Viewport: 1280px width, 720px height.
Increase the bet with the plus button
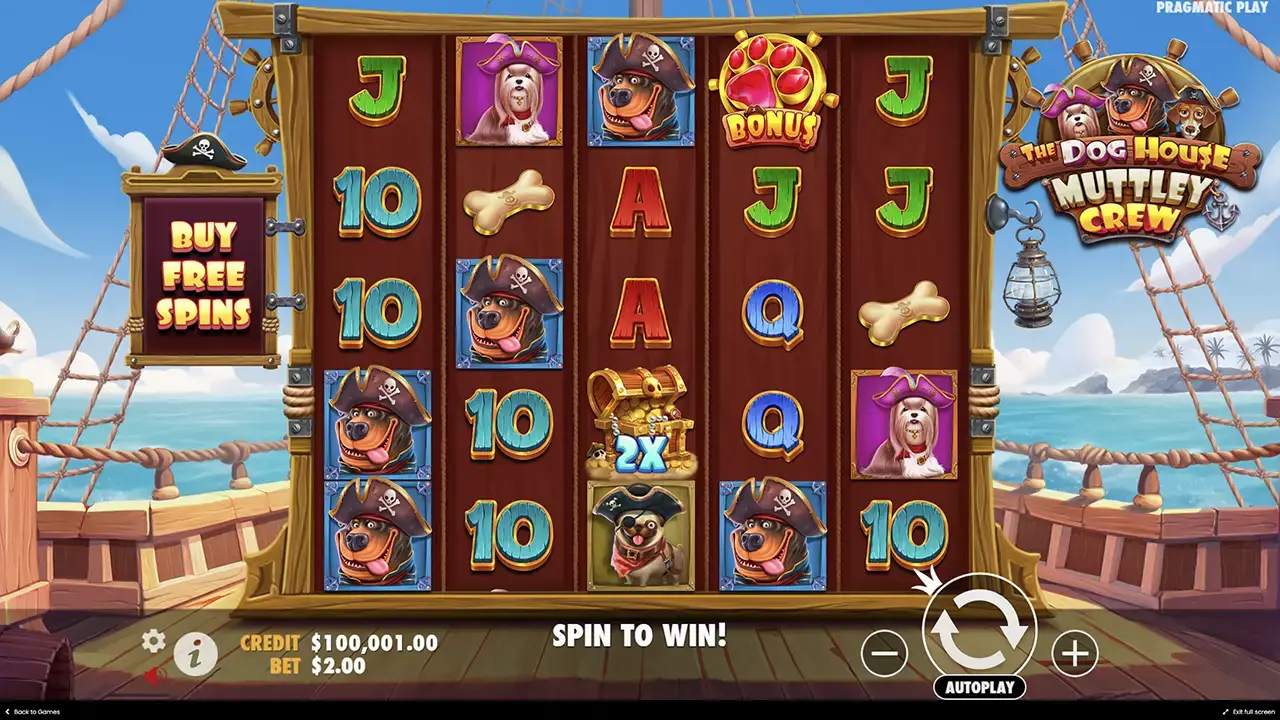(x=1074, y=654)
